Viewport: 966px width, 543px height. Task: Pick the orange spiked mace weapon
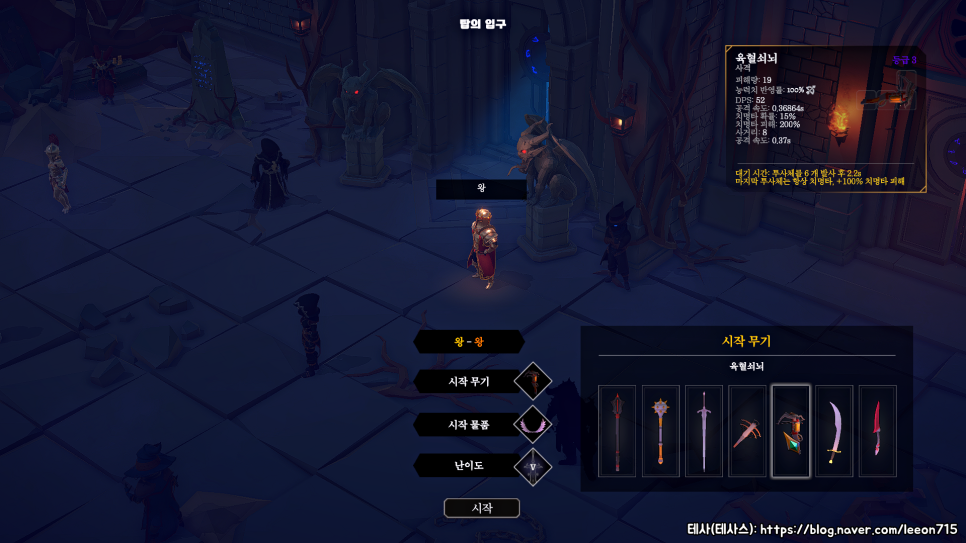[x=660, y=431]
